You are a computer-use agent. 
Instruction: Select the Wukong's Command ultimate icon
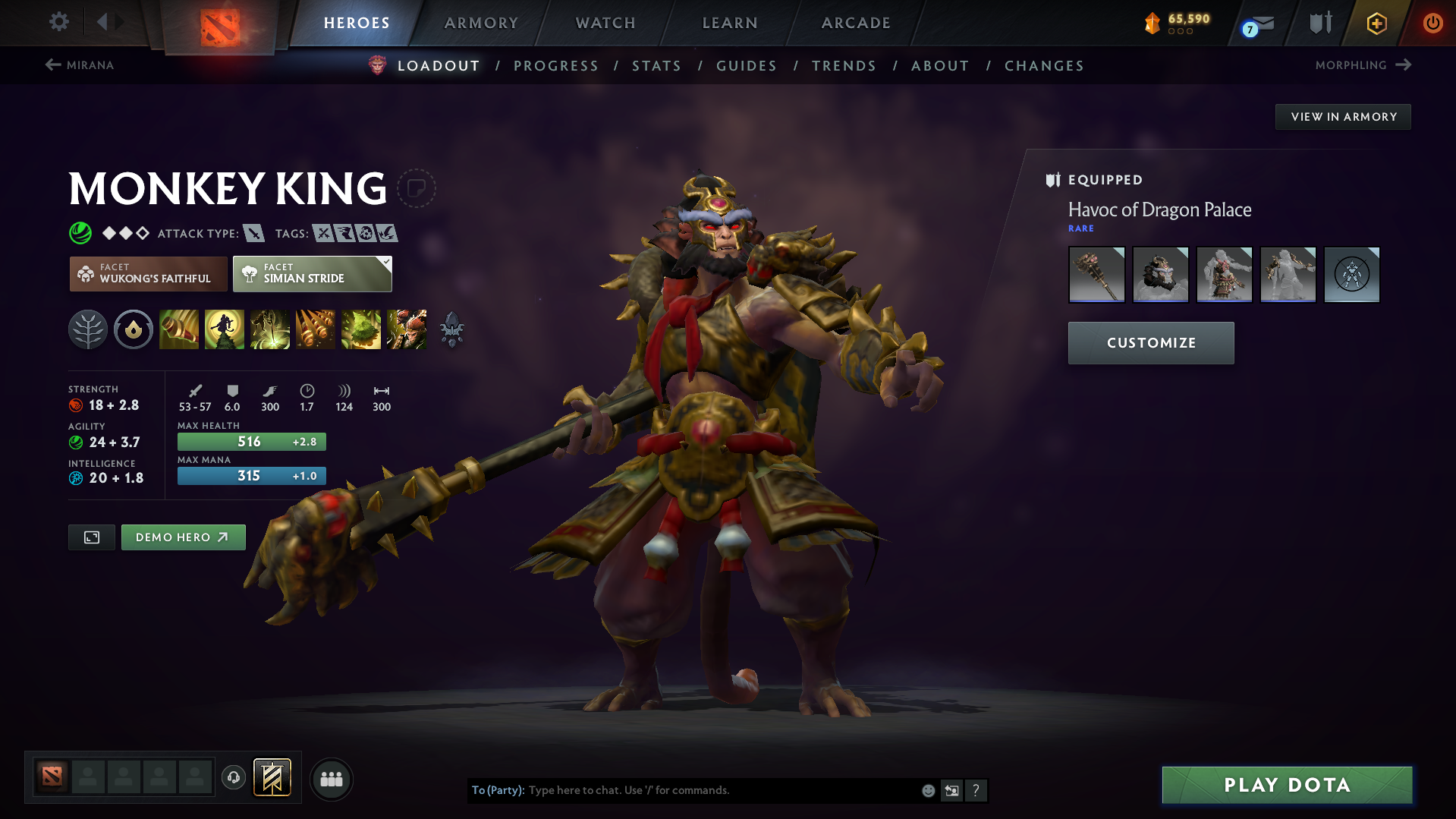point(407,329)
